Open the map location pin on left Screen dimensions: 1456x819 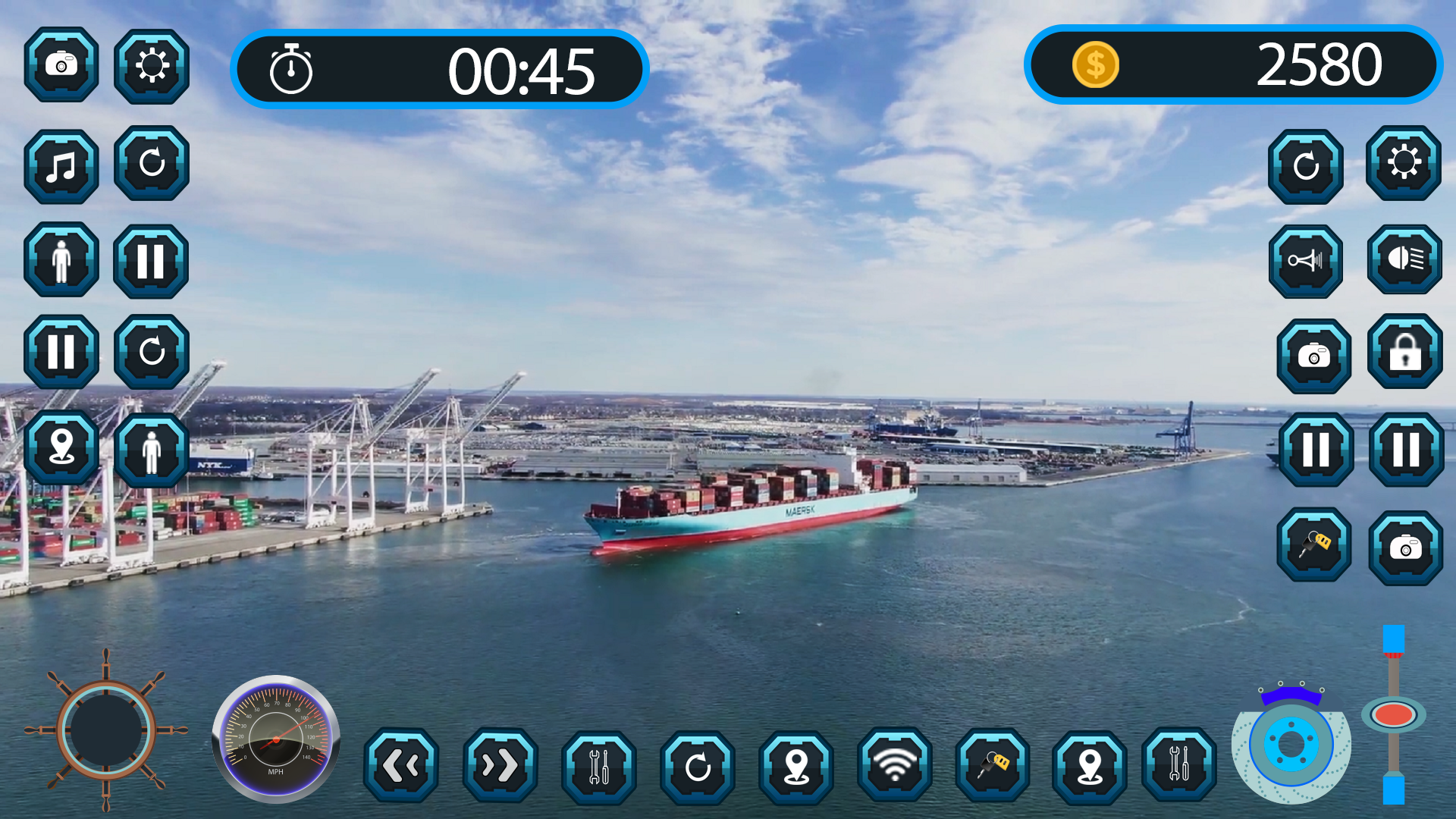click(x=61, y=447)
